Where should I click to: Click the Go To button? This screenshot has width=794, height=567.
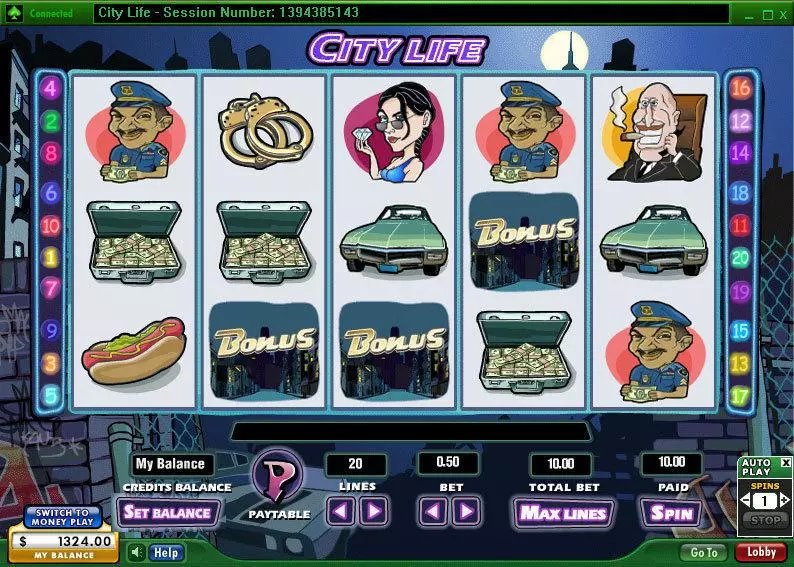coord(703,552)
